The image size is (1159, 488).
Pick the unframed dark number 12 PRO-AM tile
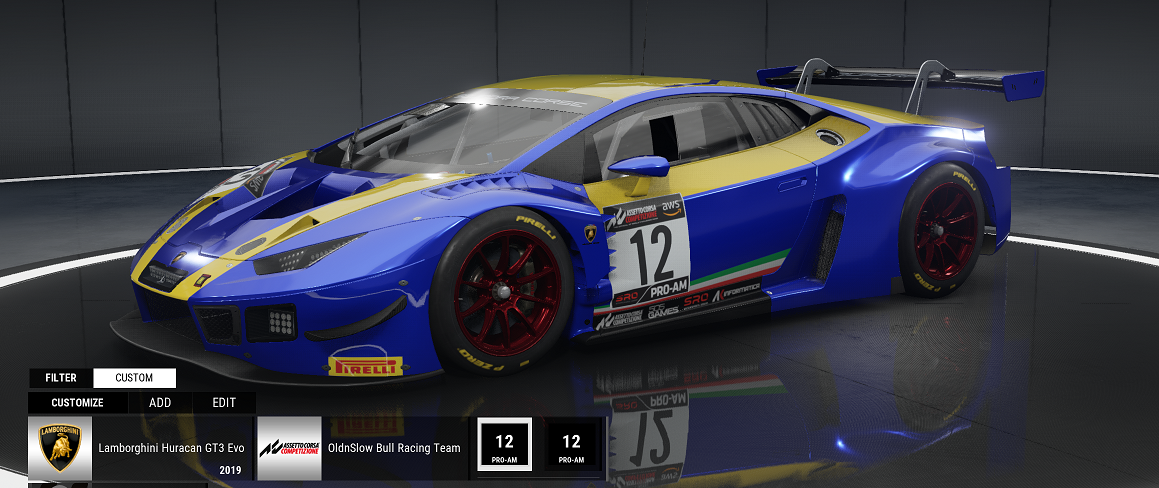[571, 446]
